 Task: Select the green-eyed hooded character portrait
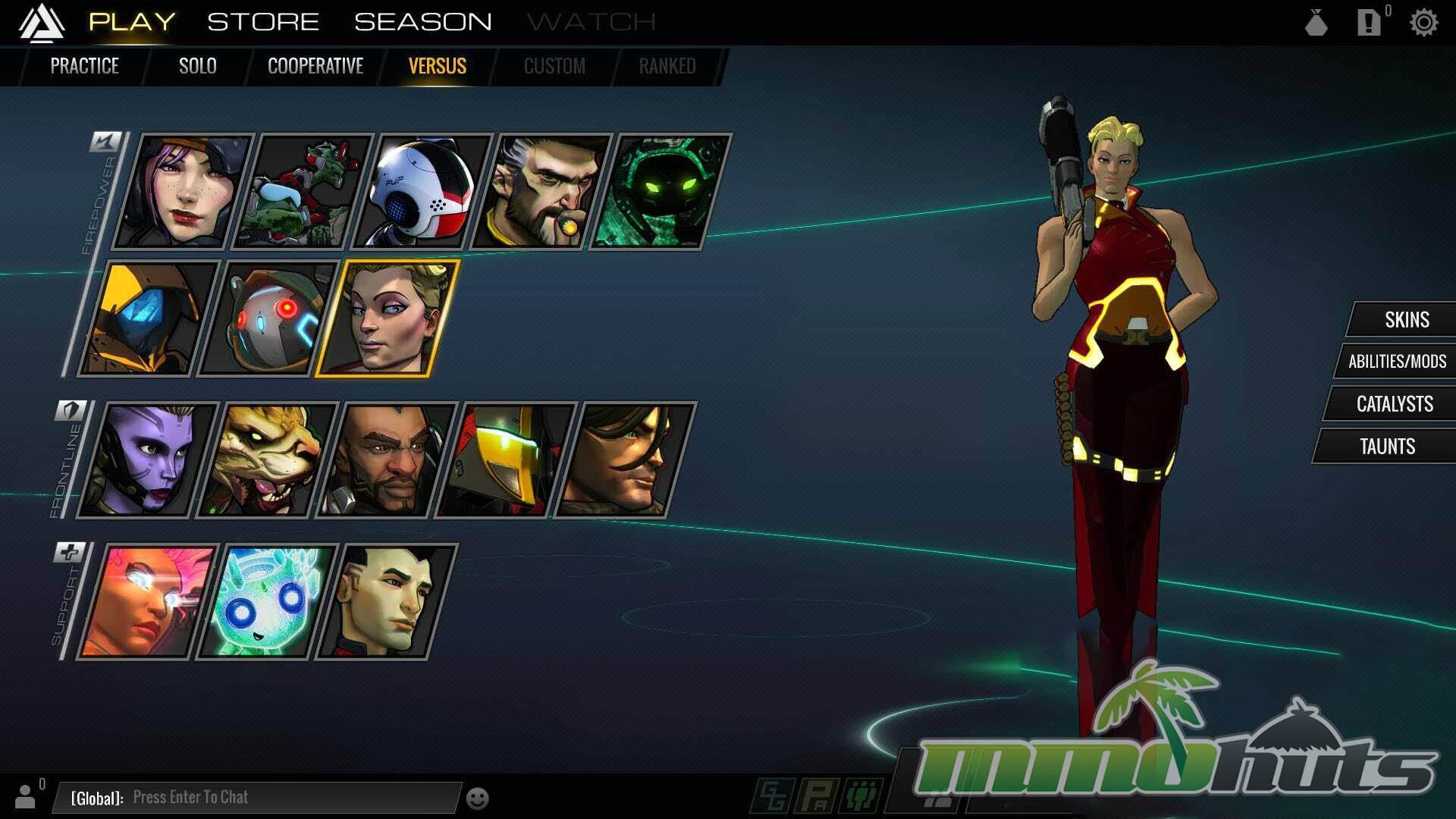[660, 192]
